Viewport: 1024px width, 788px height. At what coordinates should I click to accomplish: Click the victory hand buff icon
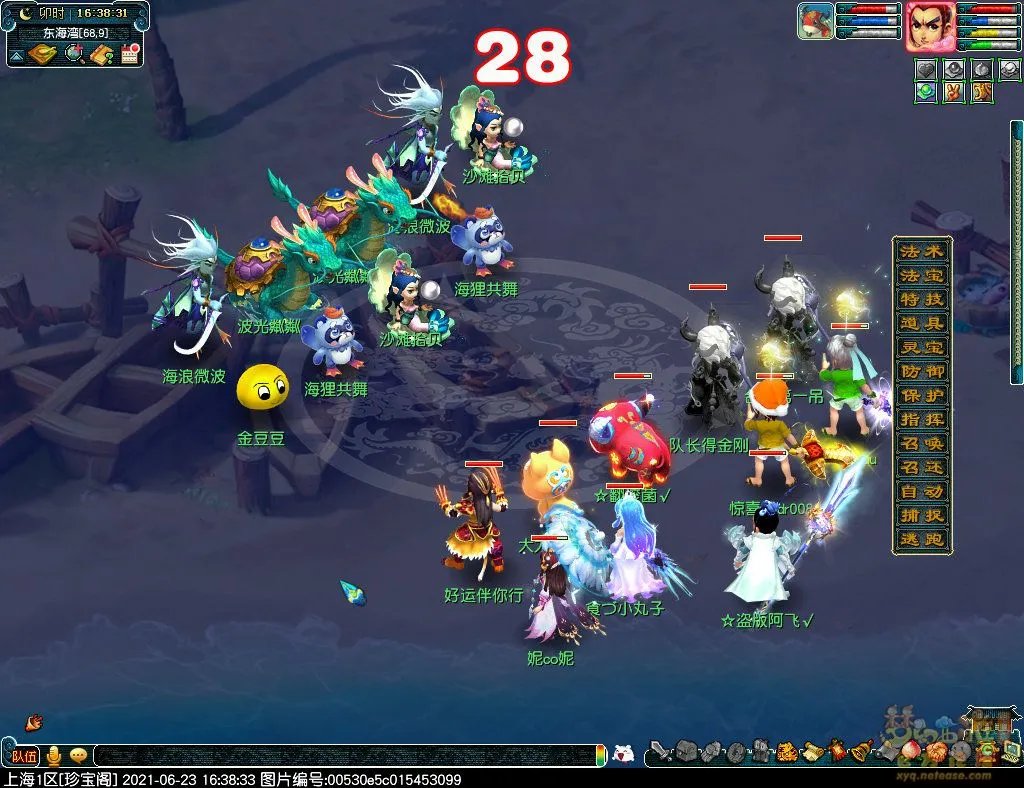[x=953, y=92]
